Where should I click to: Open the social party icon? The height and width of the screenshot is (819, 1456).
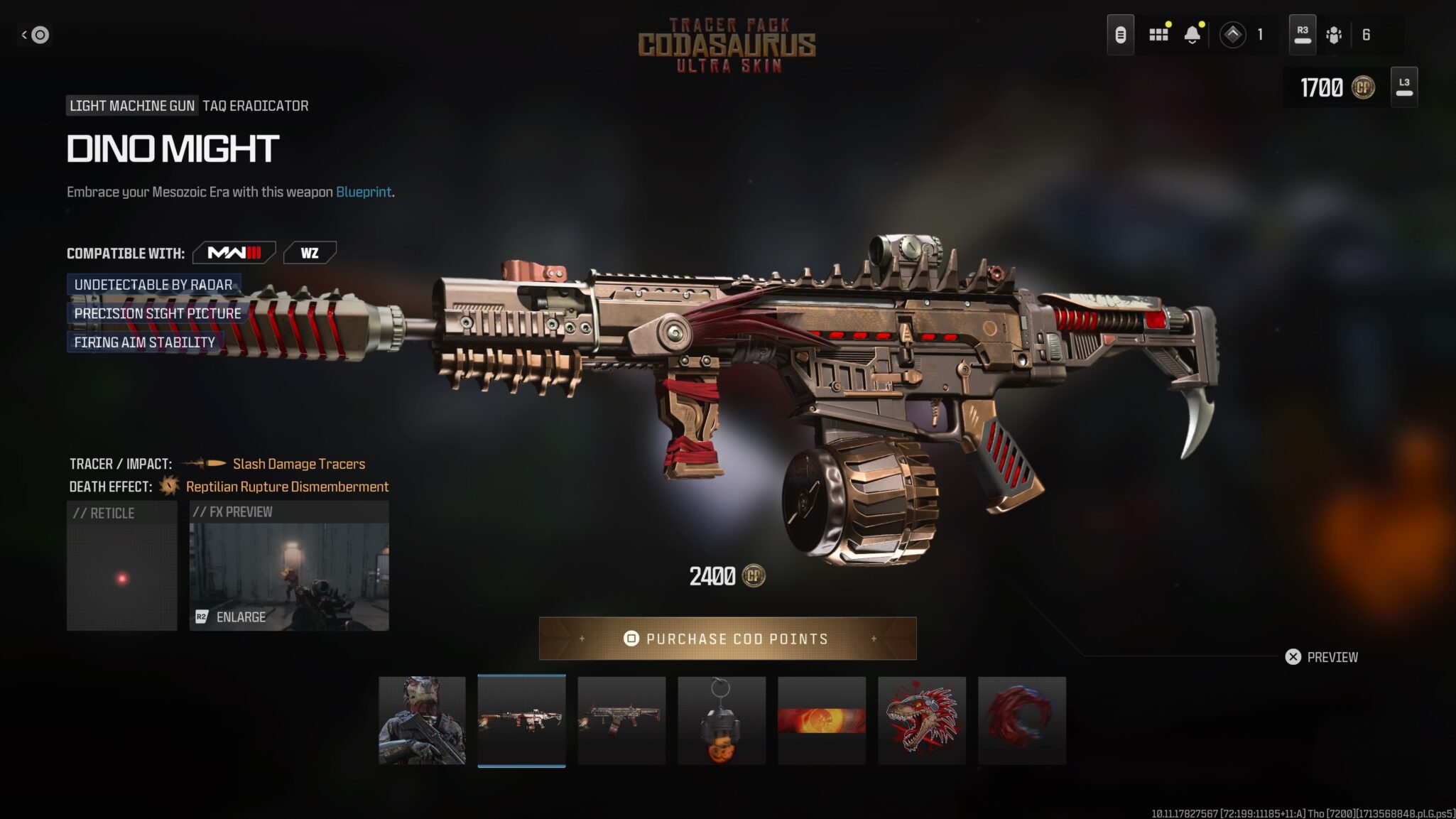pyautogui.click(x=1334, y=35)
